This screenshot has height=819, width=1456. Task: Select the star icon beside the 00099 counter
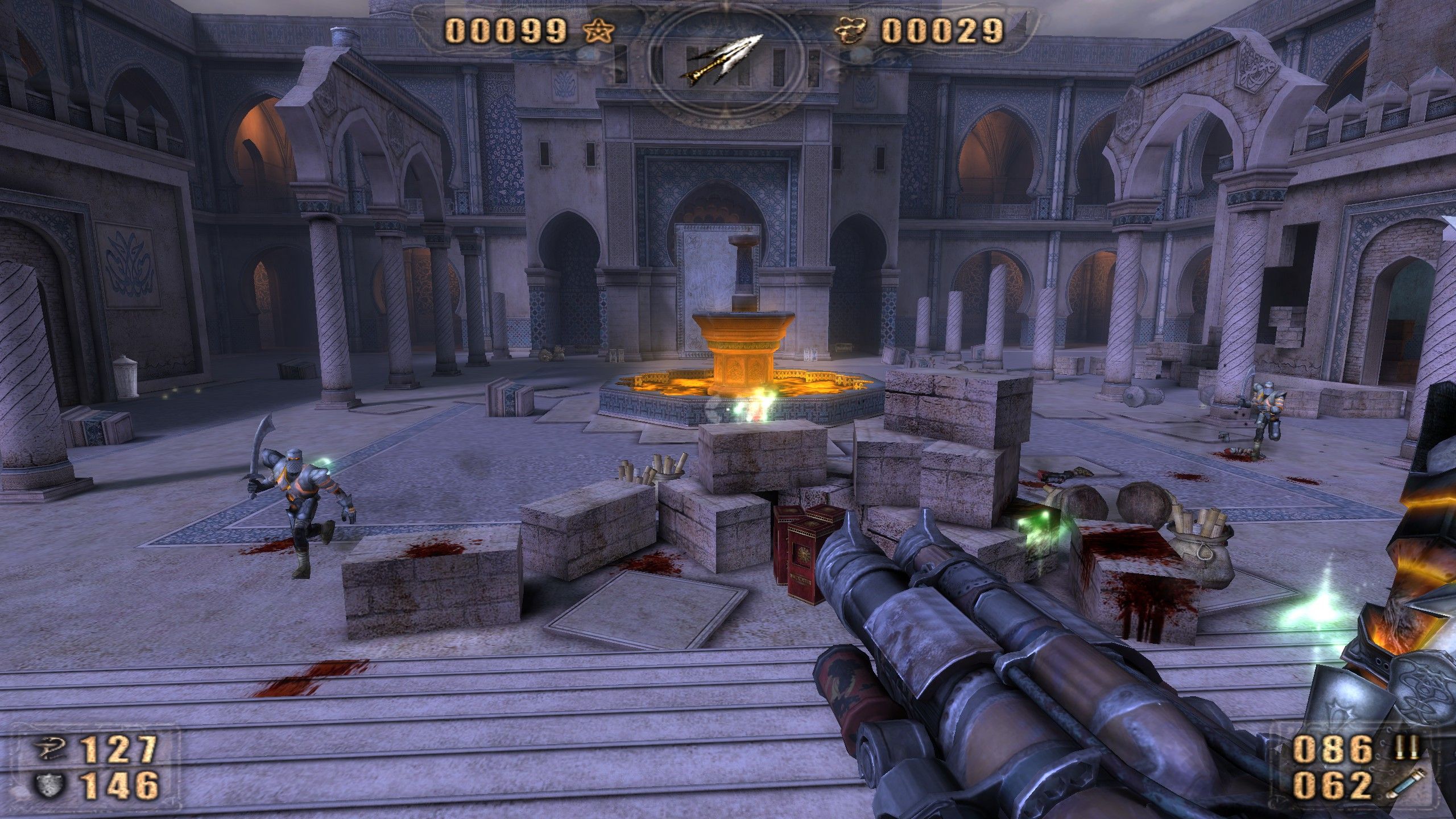pyautogui.click(x=599, y=32)
